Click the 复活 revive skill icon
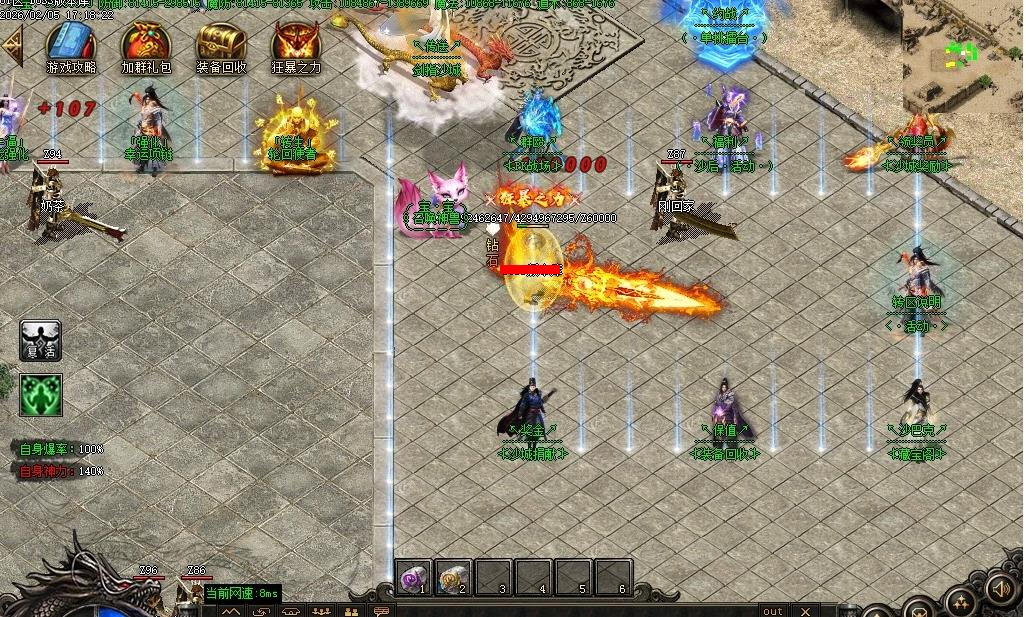The image size is (1026, 617). (41, 341)
